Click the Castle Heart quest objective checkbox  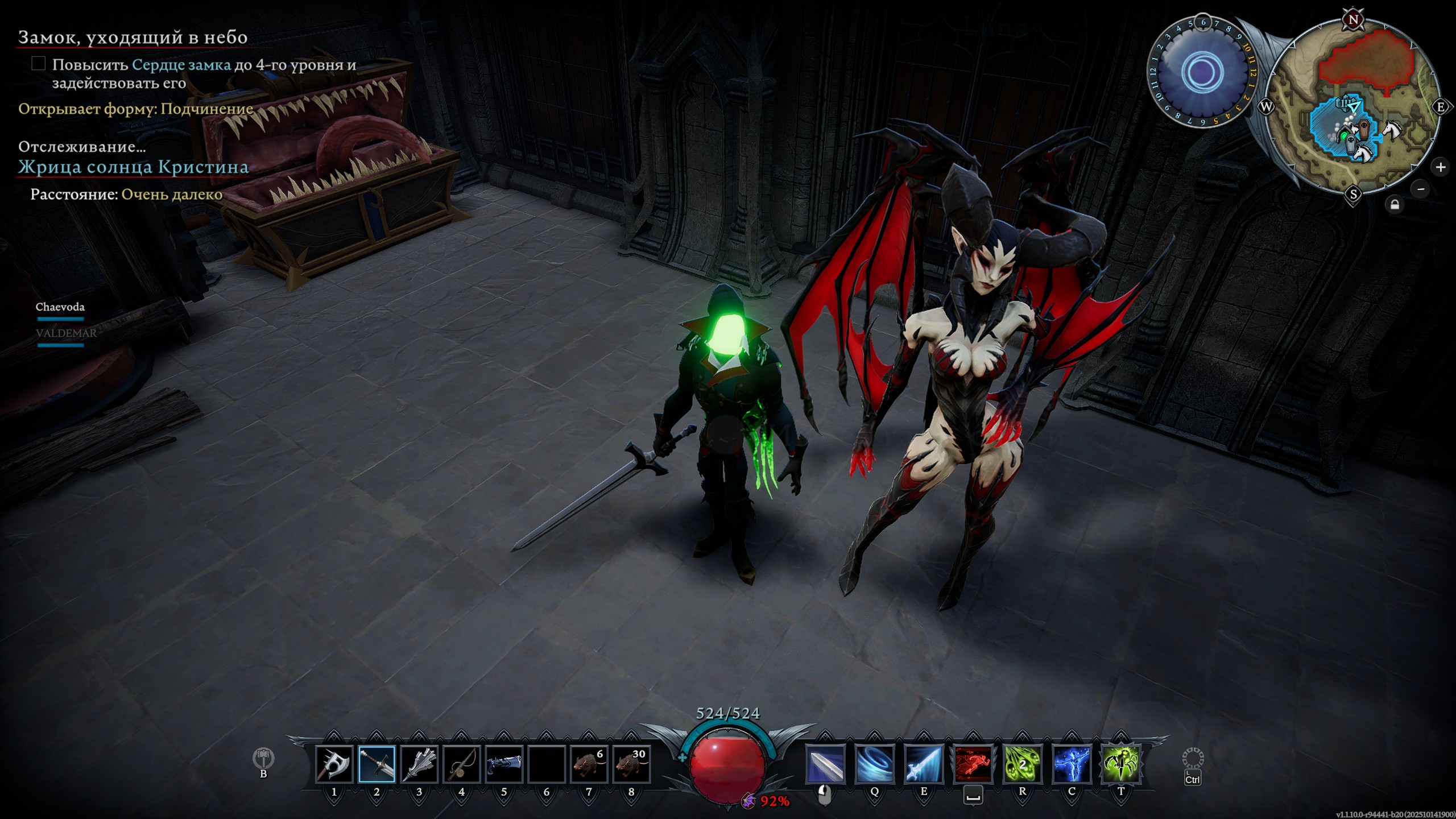point(39,64)
